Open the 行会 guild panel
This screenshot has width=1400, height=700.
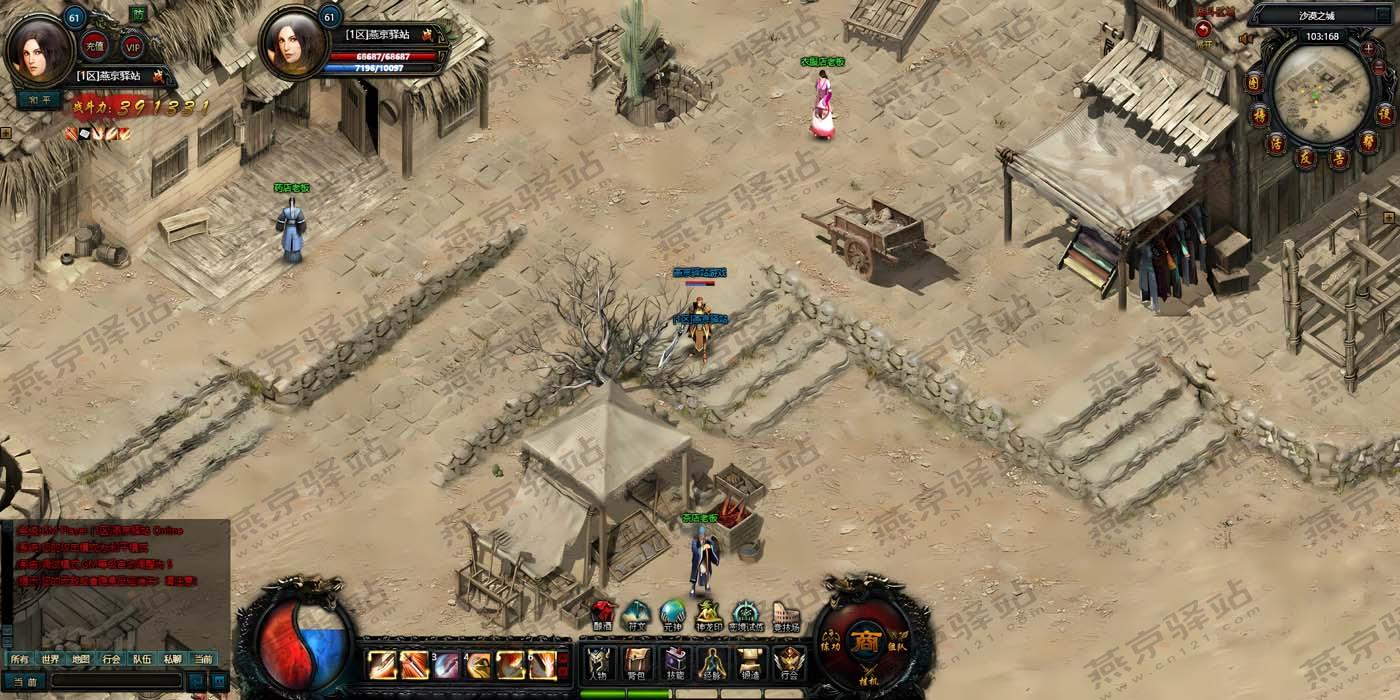tap(788, 663)
